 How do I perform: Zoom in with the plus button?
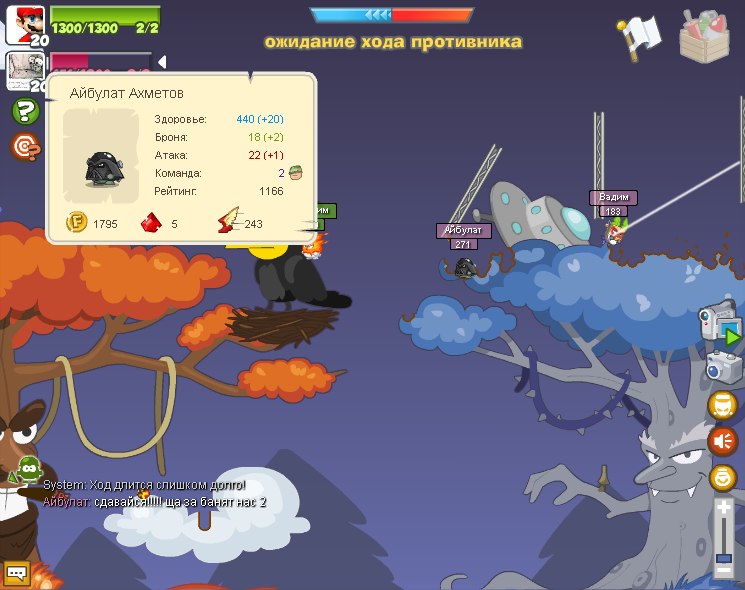pyautogui.click(x=724, y=508)
